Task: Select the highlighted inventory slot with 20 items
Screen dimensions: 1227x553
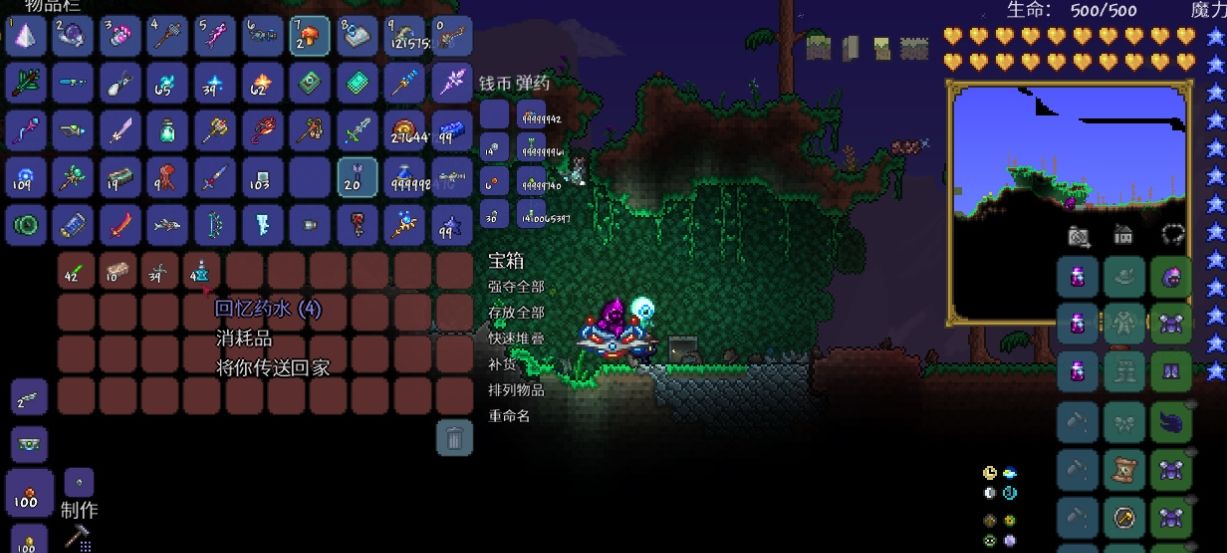Action: click(357, 177)
